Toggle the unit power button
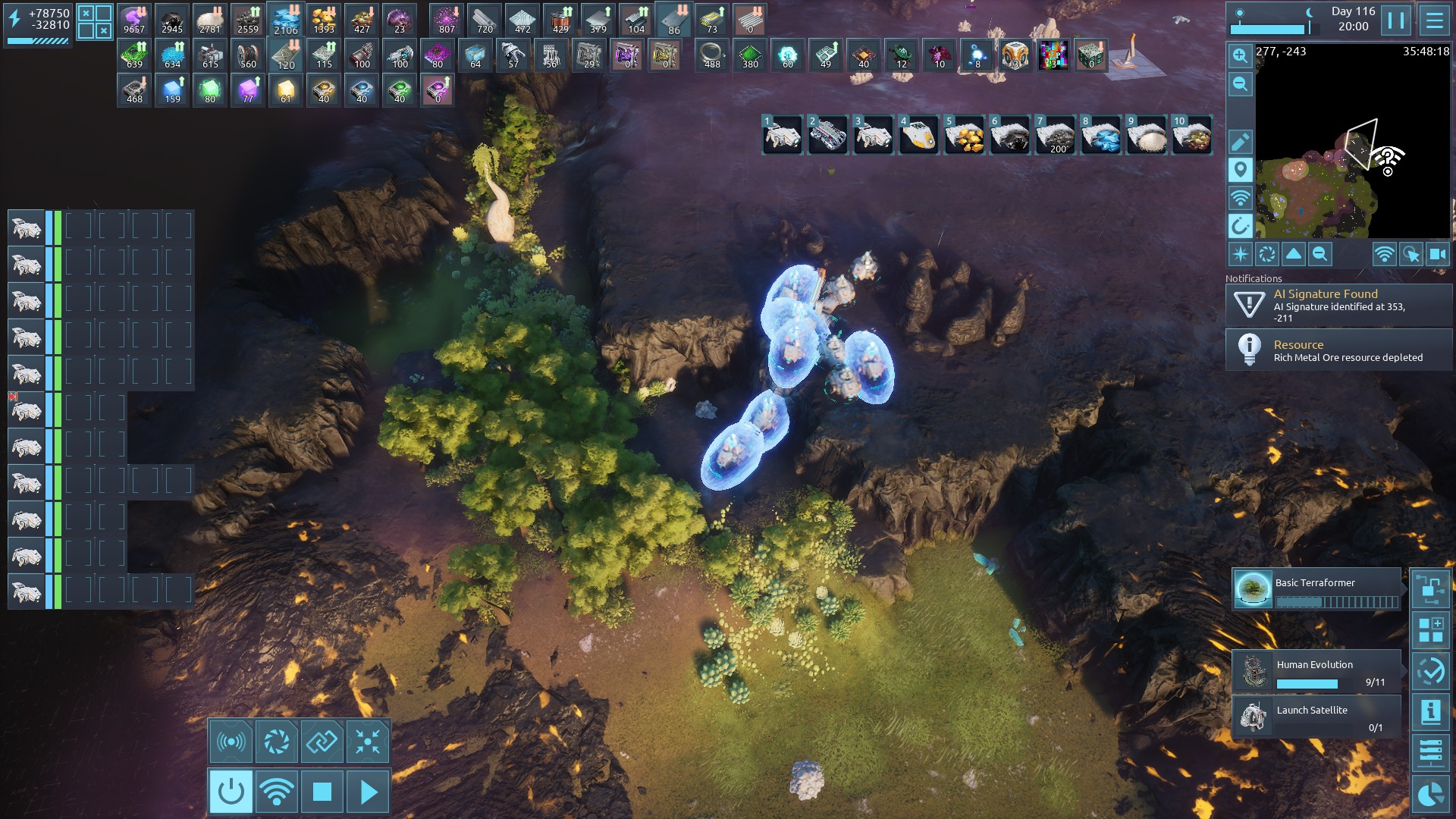The image size is (1456, 819). 231,792
